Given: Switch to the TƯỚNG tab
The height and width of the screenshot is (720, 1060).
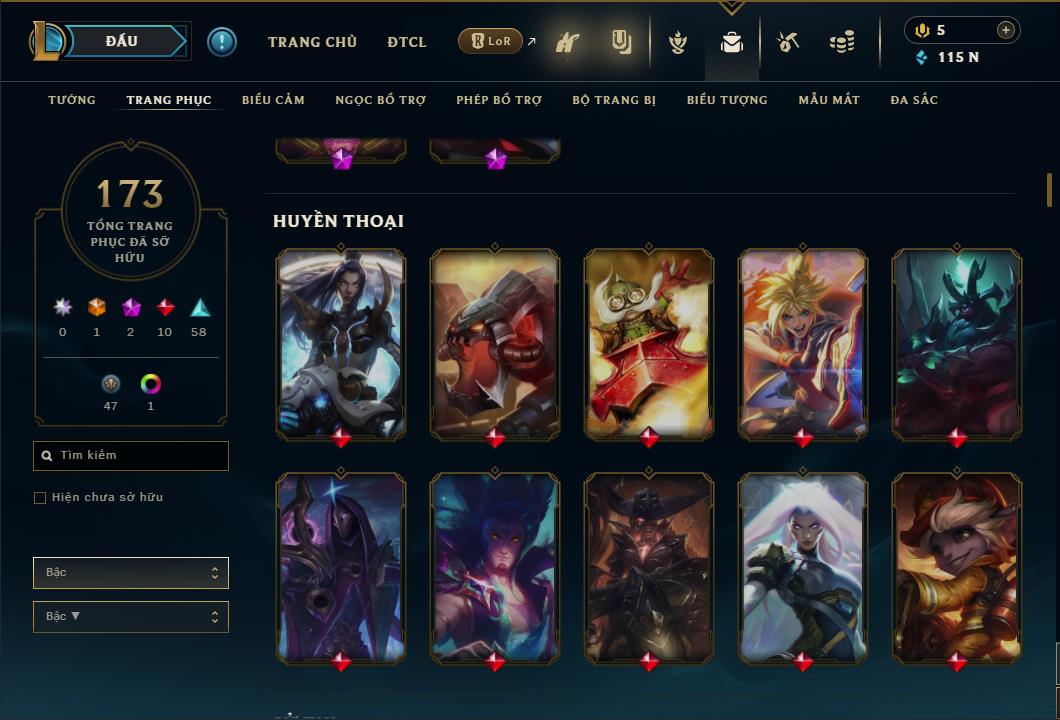Looking at the screenshot, I should (72, 100).
